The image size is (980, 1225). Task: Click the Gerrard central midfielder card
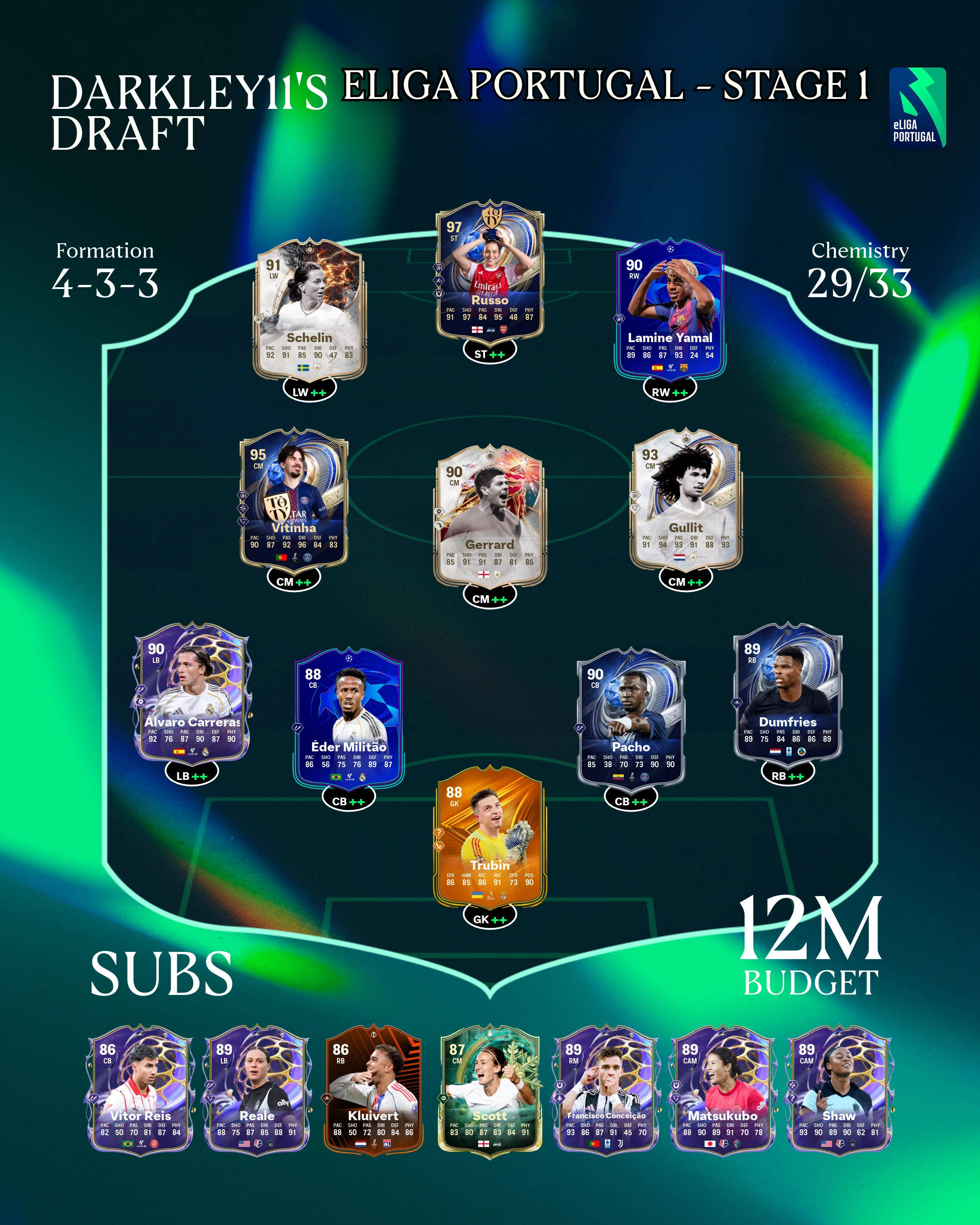pyautogui.click(x=490, y=517)
